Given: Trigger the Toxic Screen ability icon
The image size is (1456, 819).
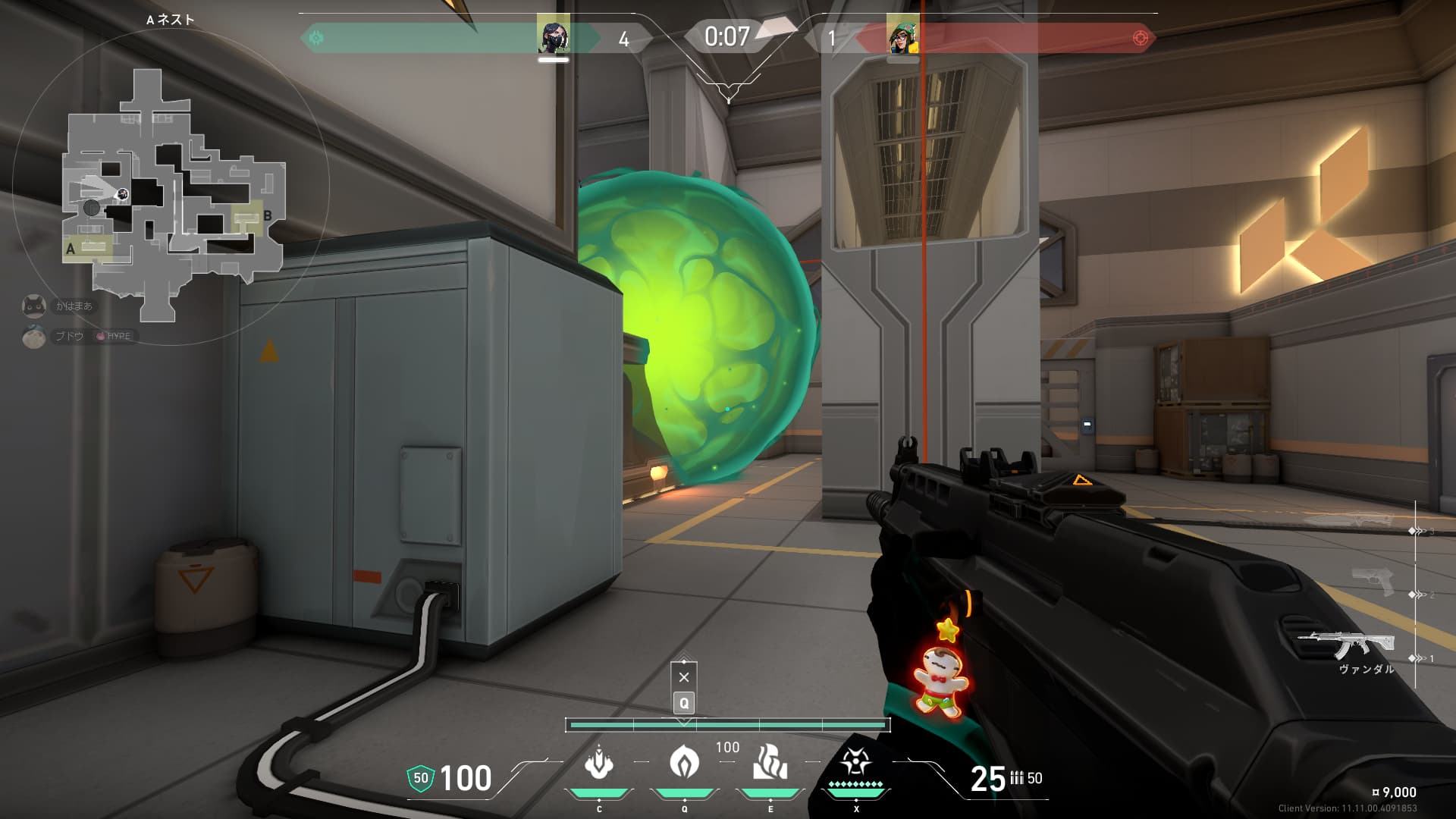Looking at the screenshot, I should click(770, 762).
